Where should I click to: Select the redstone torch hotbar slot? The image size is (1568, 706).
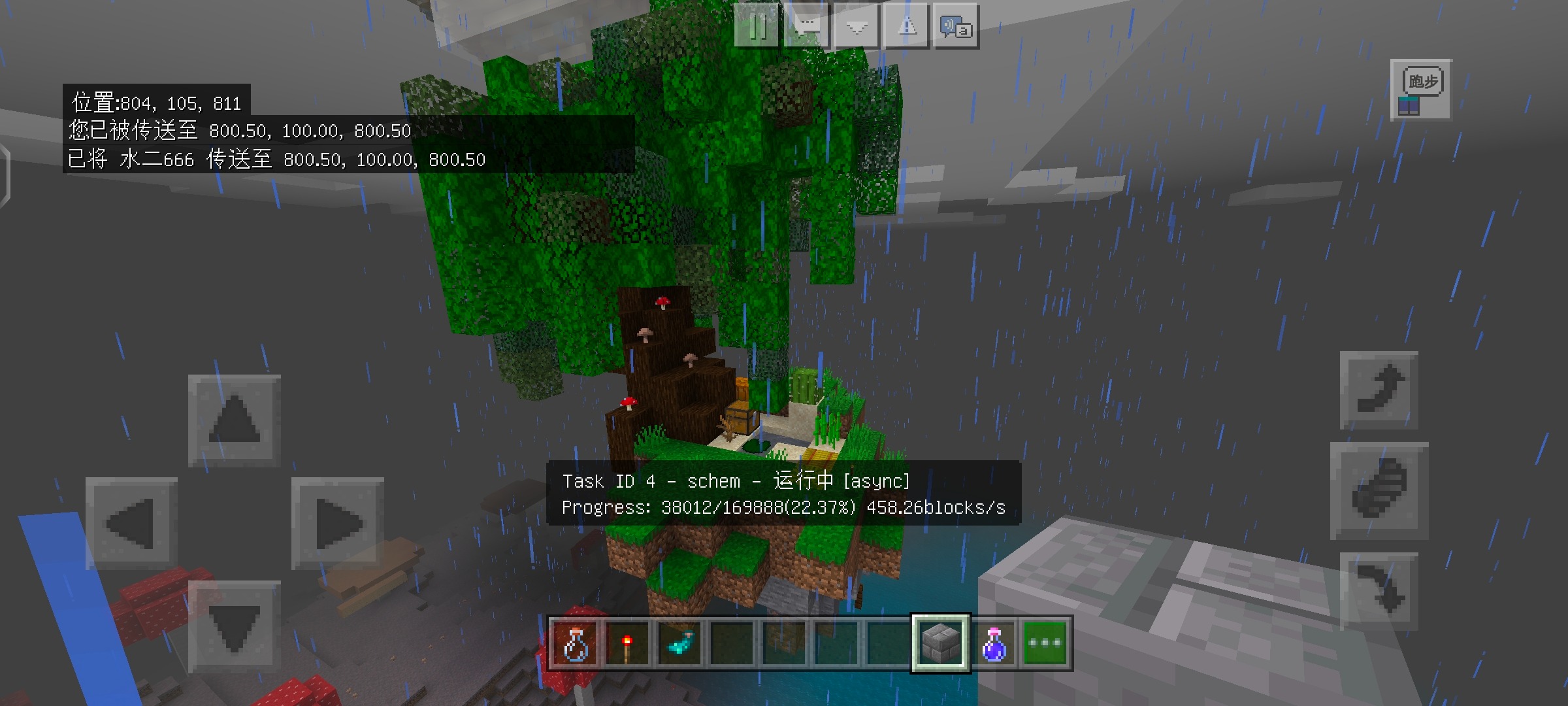627,643
